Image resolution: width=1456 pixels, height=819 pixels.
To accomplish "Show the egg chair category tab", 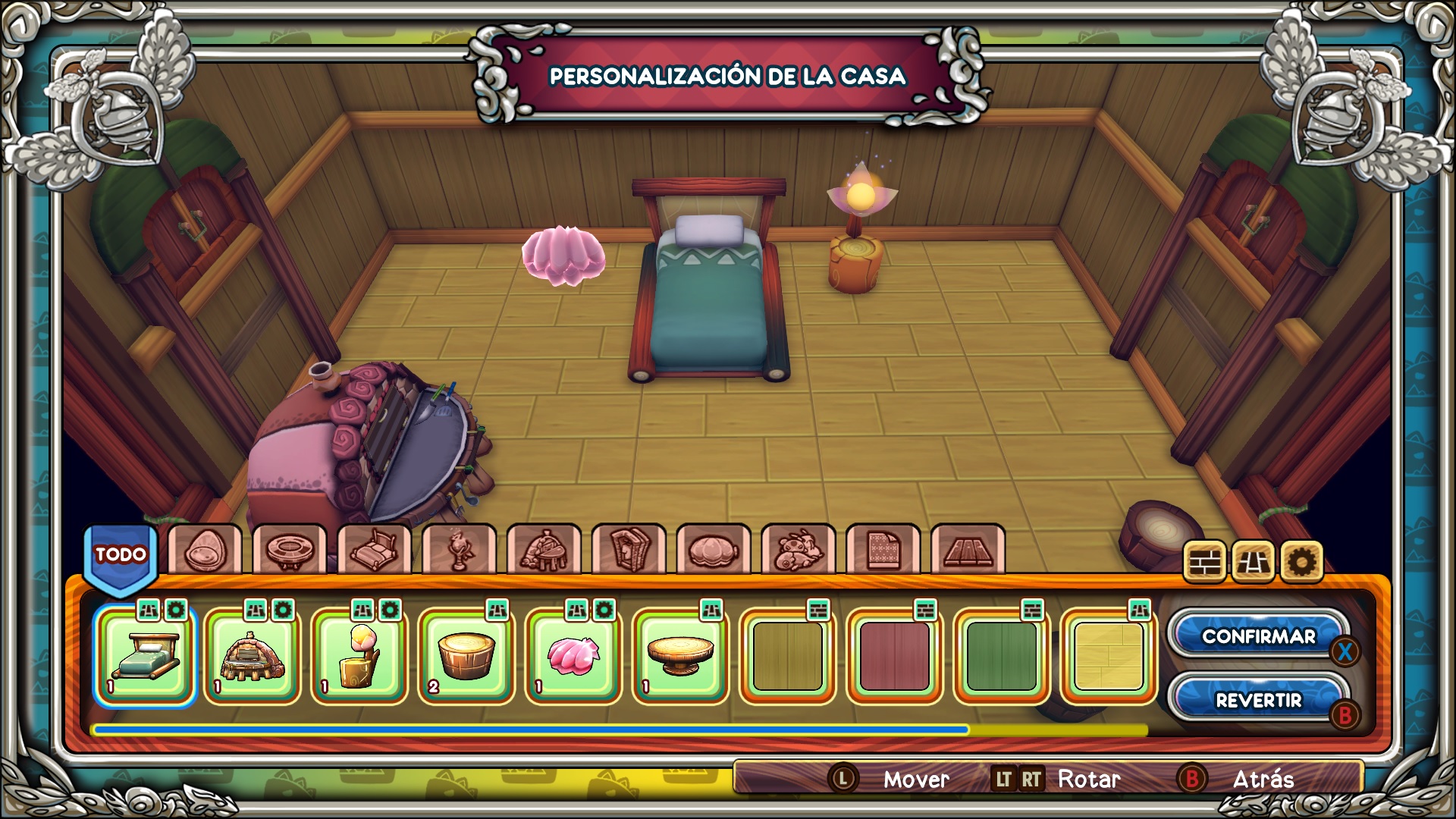I will point(205,549).
